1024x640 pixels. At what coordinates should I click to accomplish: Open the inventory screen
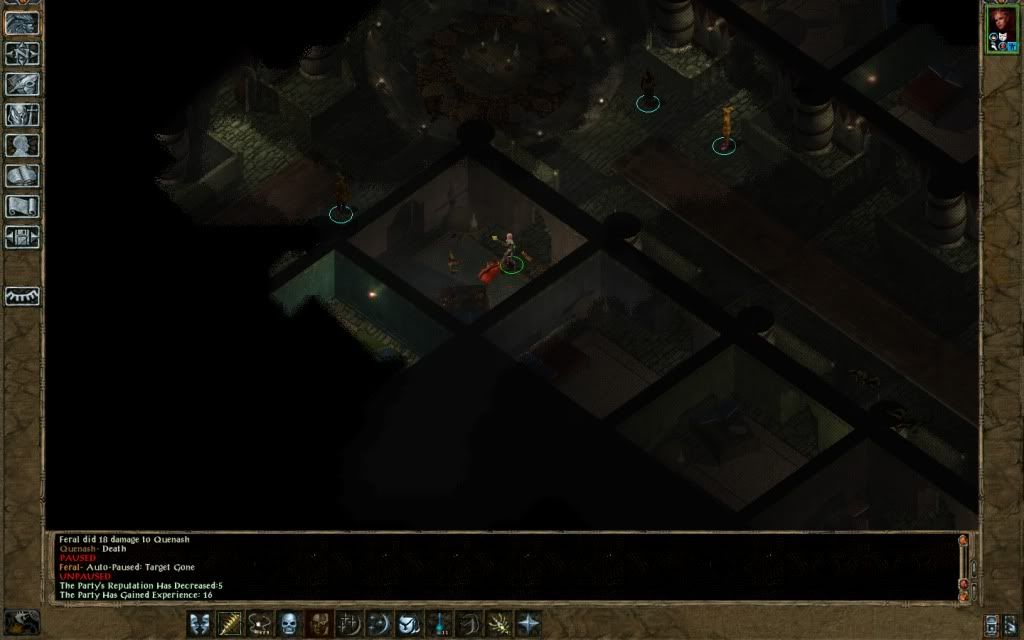tap(22, 115)
